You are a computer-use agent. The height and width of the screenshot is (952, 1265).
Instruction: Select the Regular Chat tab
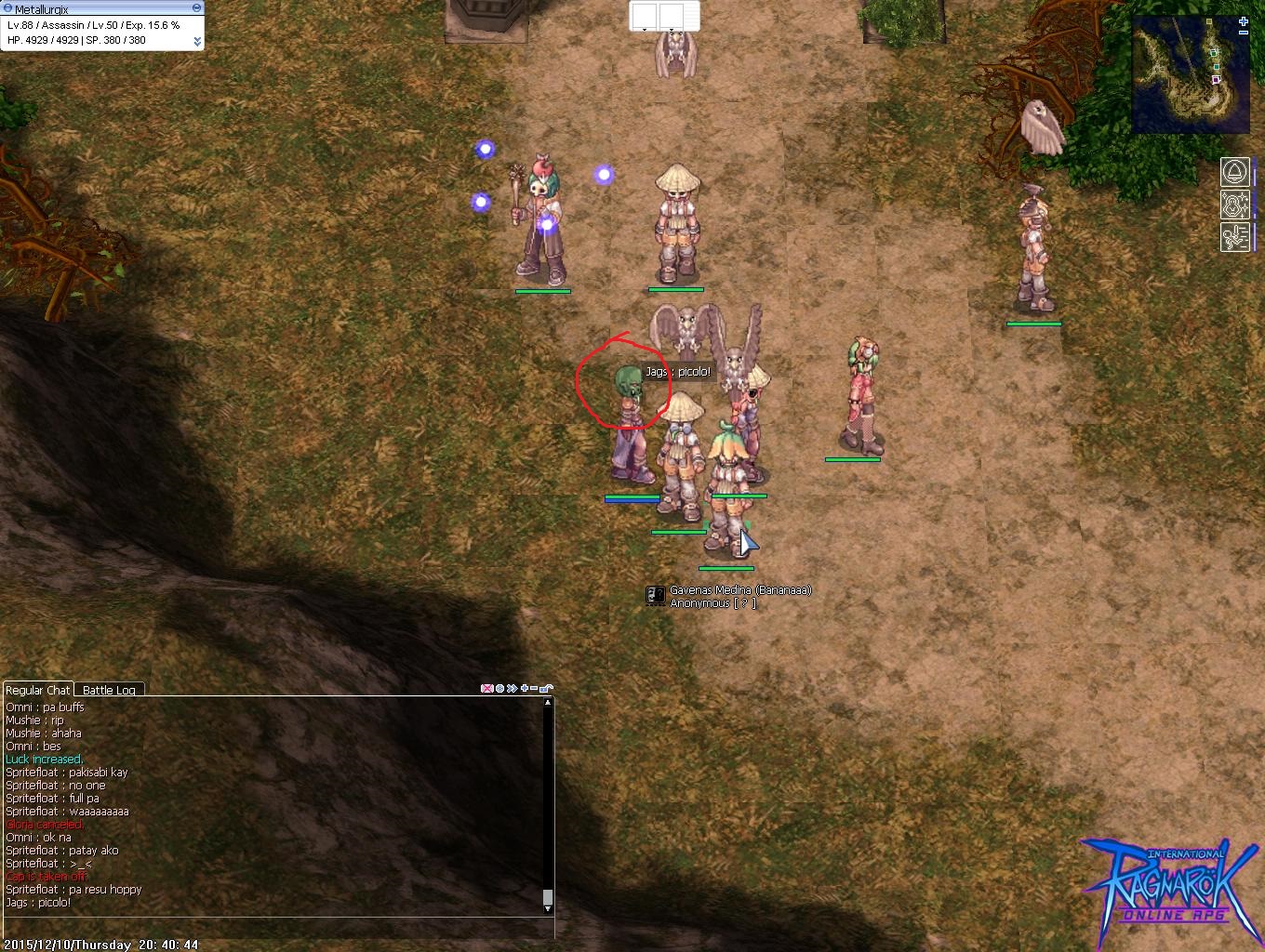[38, 690]
